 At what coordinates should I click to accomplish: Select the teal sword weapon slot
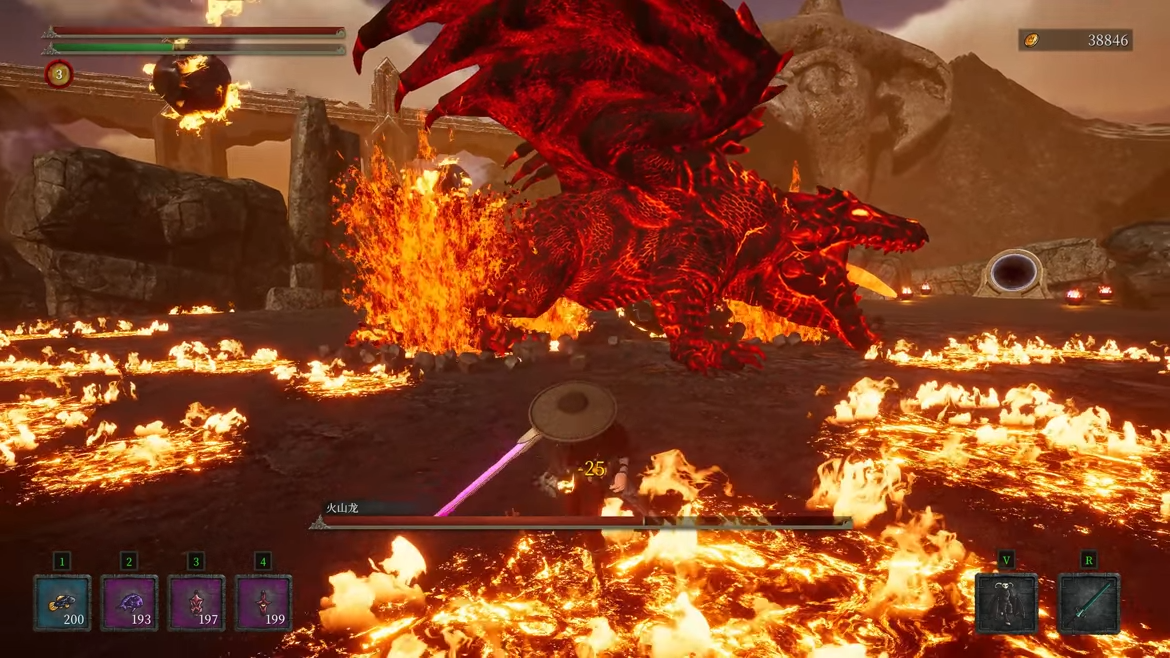pyautogui.click(x=1089, y=603)
